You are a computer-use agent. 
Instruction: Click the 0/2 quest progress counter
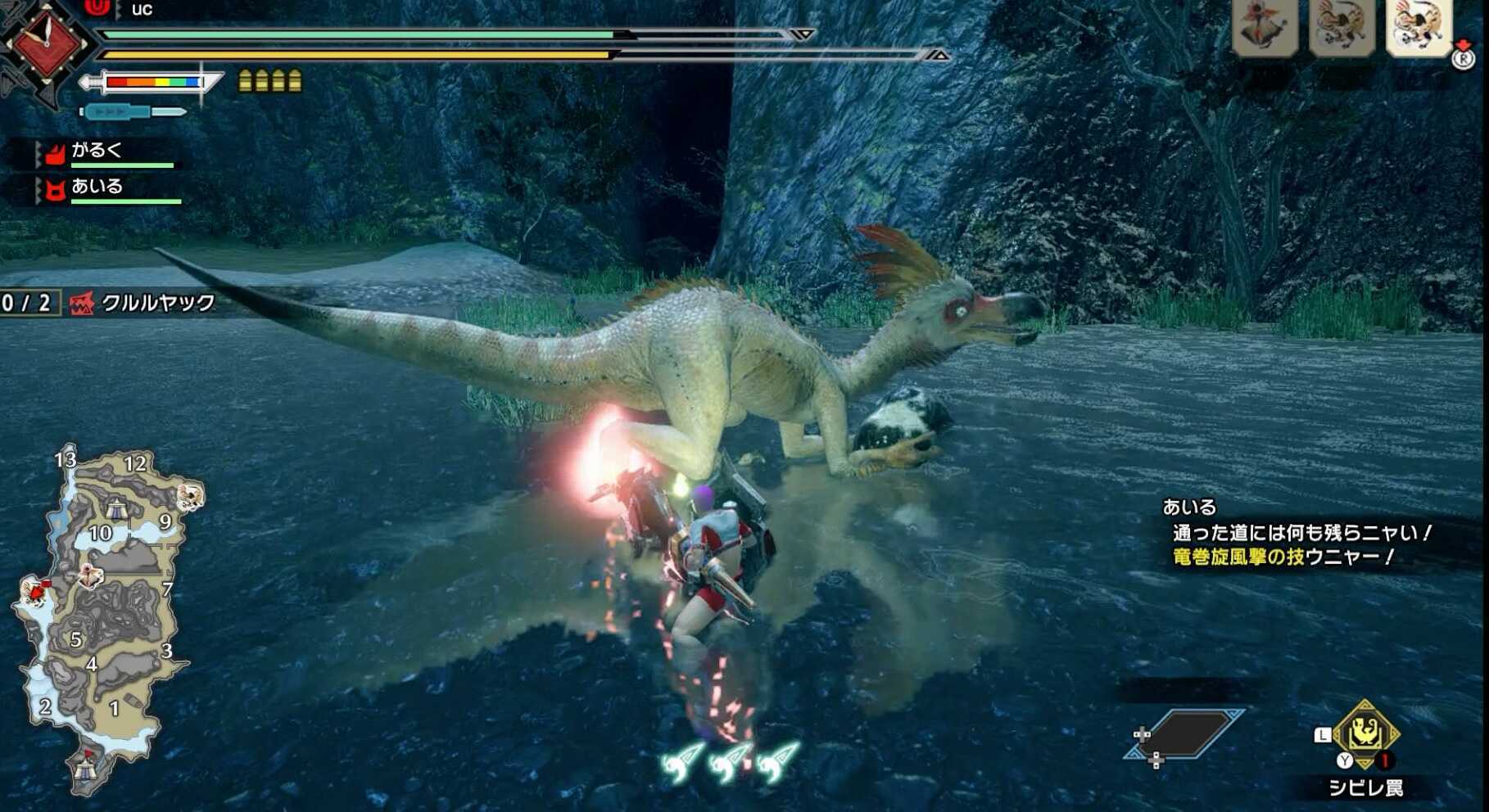(x=25, y=302)
